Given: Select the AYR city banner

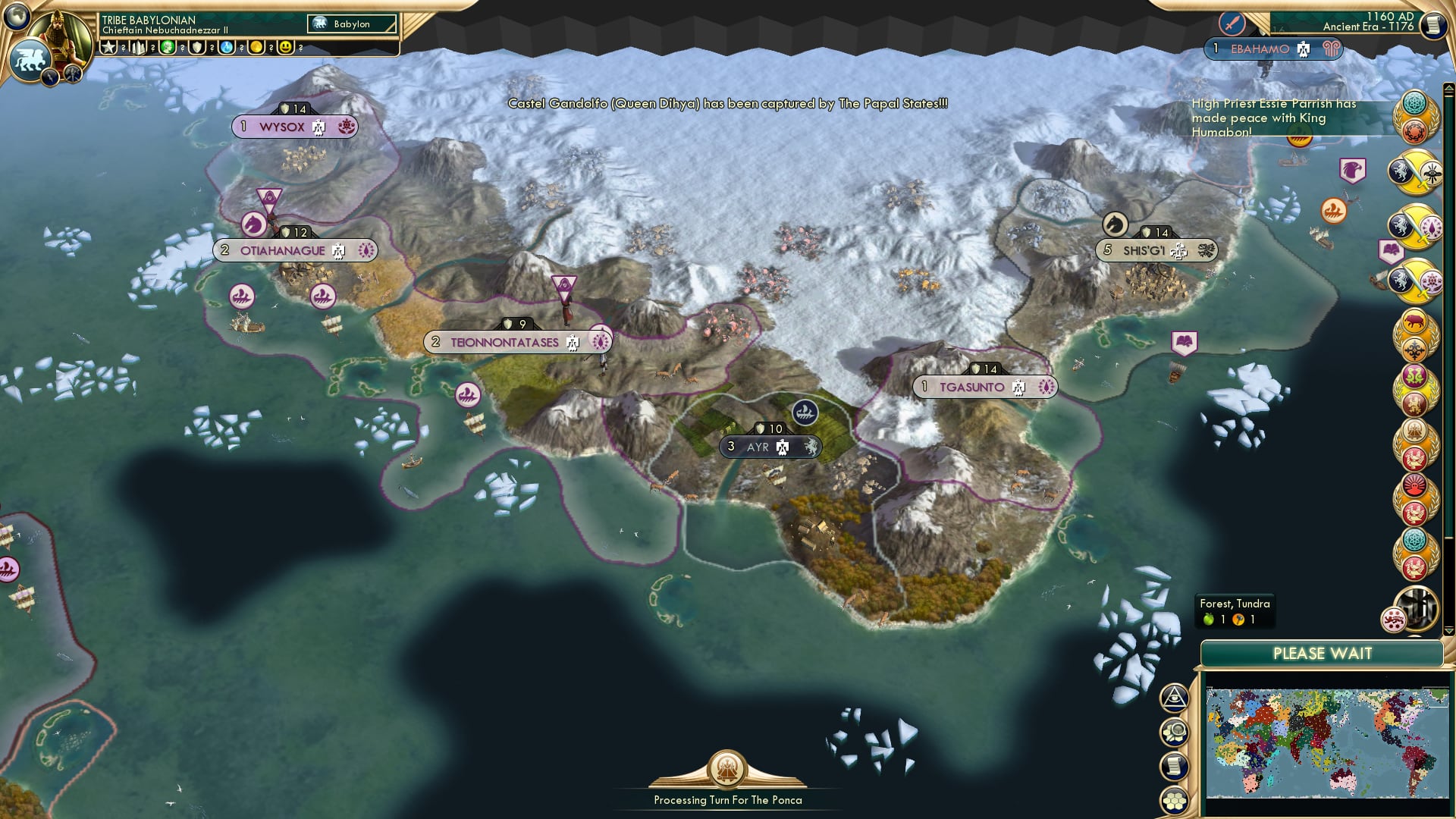Looking at the screenshot, I should [x=767, y=447].
